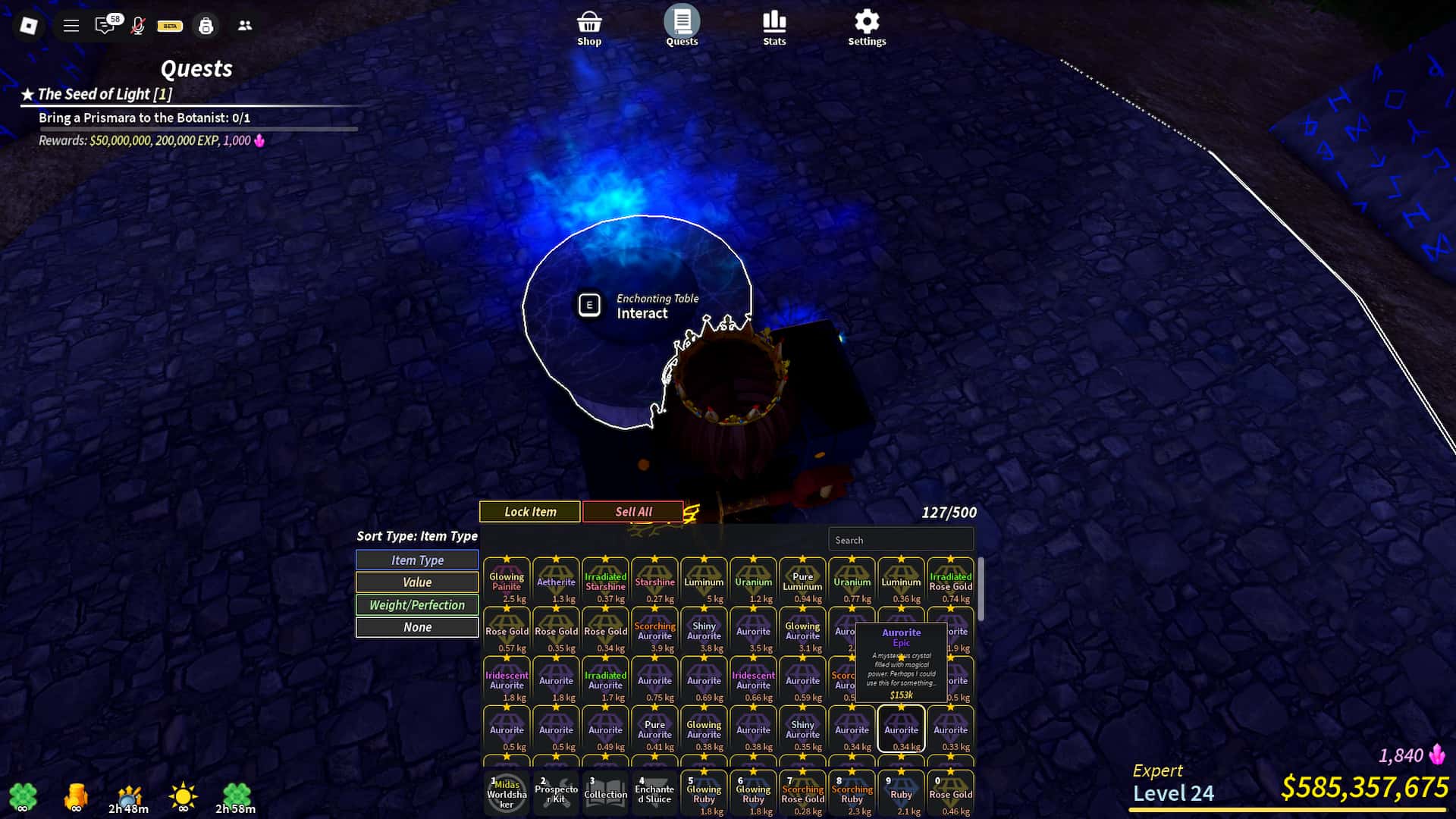Choose the None sort option
Image resolution: width=1456 pixels, height=819 pixels.
[417, 627]
